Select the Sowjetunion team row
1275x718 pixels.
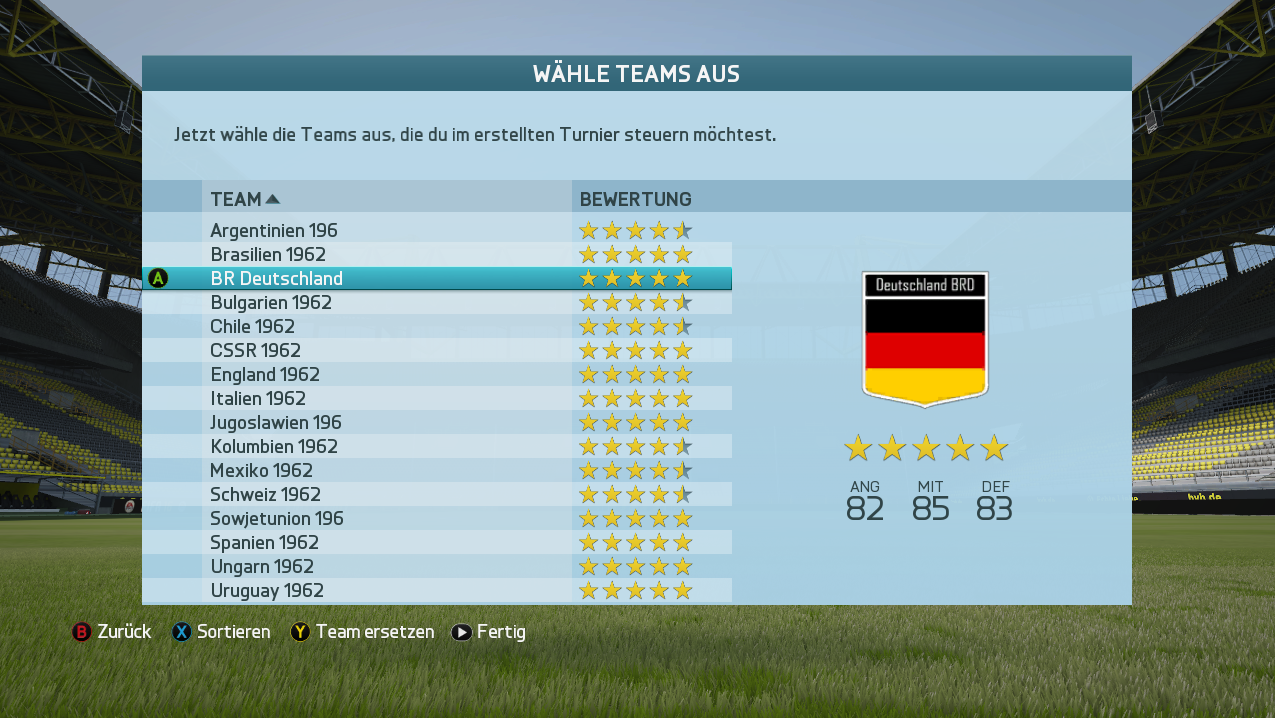pos(277,519)
